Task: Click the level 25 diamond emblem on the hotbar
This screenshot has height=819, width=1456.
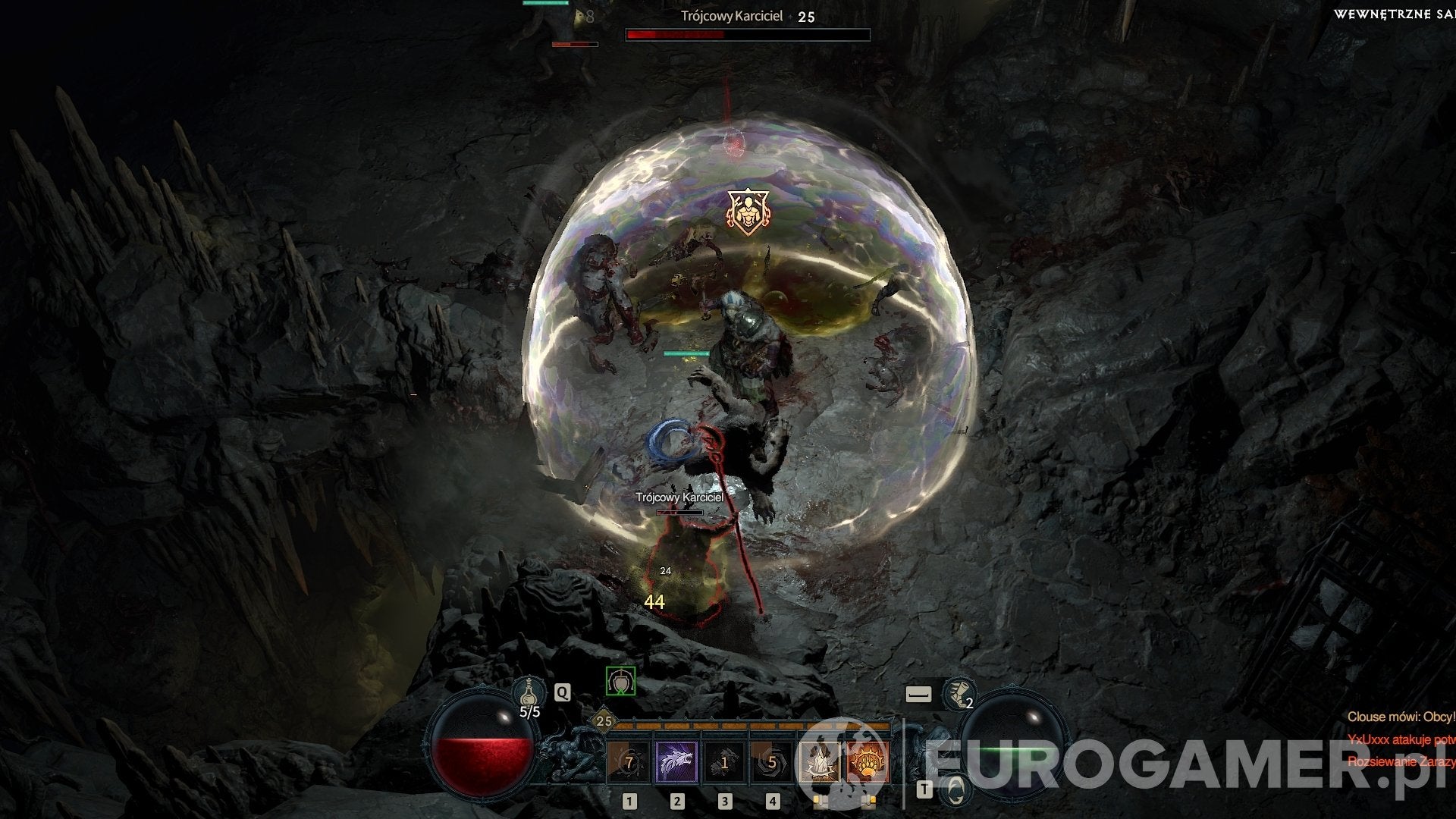Action: pyautogui.click(x=604, y=720)
